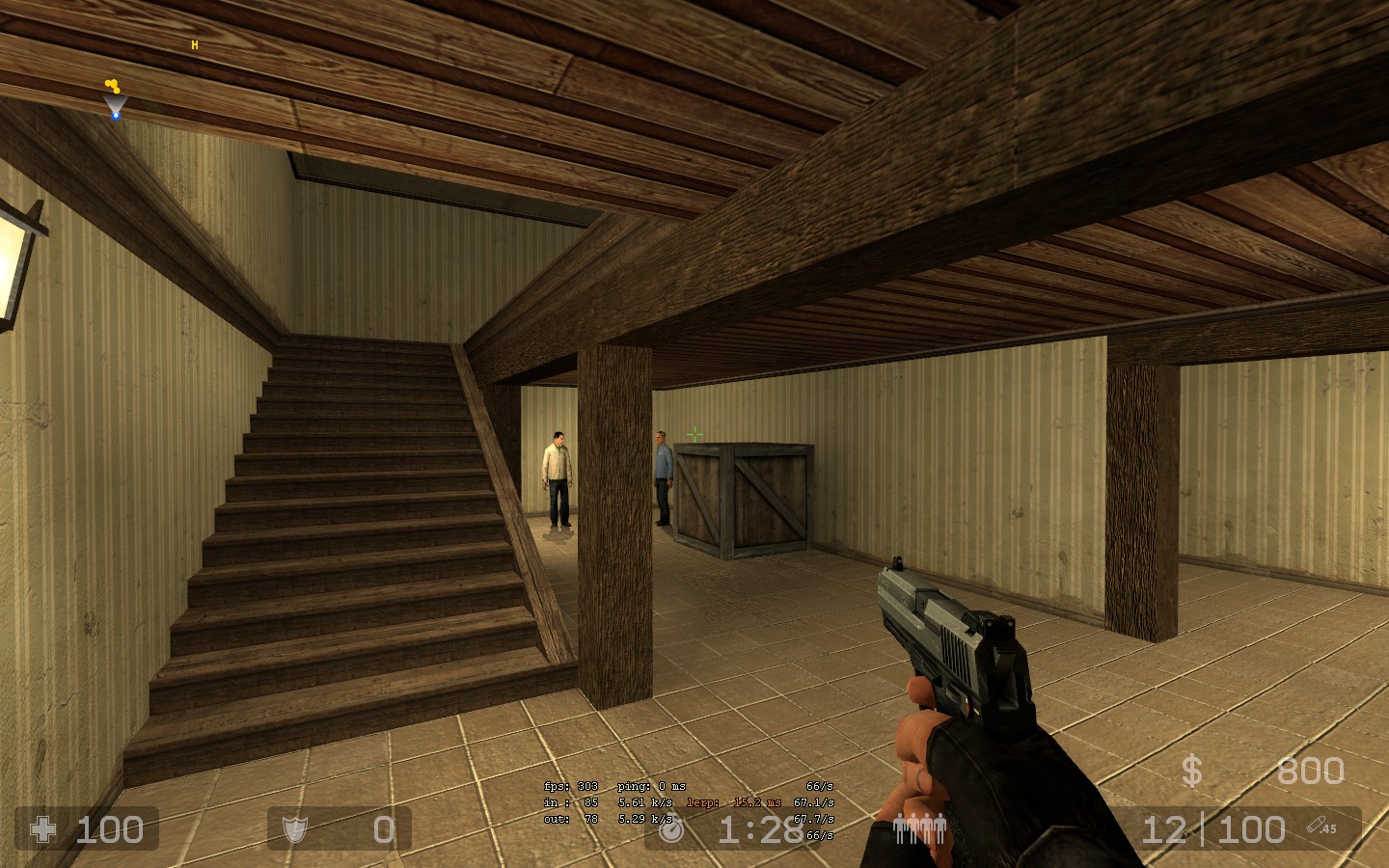Click the player arrow on the radar
The width and height of the screenshot is (1389, 868).
(116, 106)
